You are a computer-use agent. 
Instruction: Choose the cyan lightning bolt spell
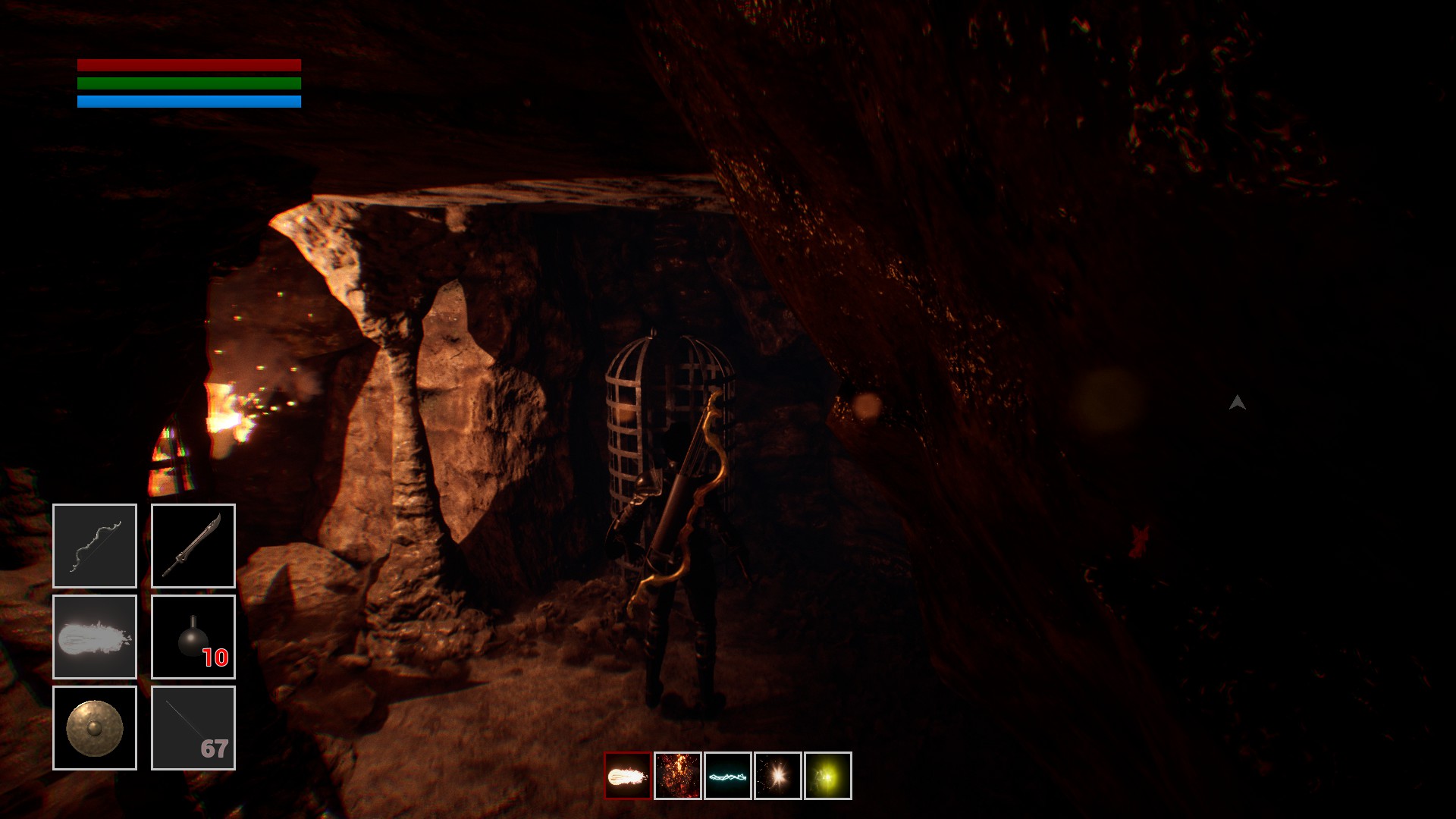[728, 776]
